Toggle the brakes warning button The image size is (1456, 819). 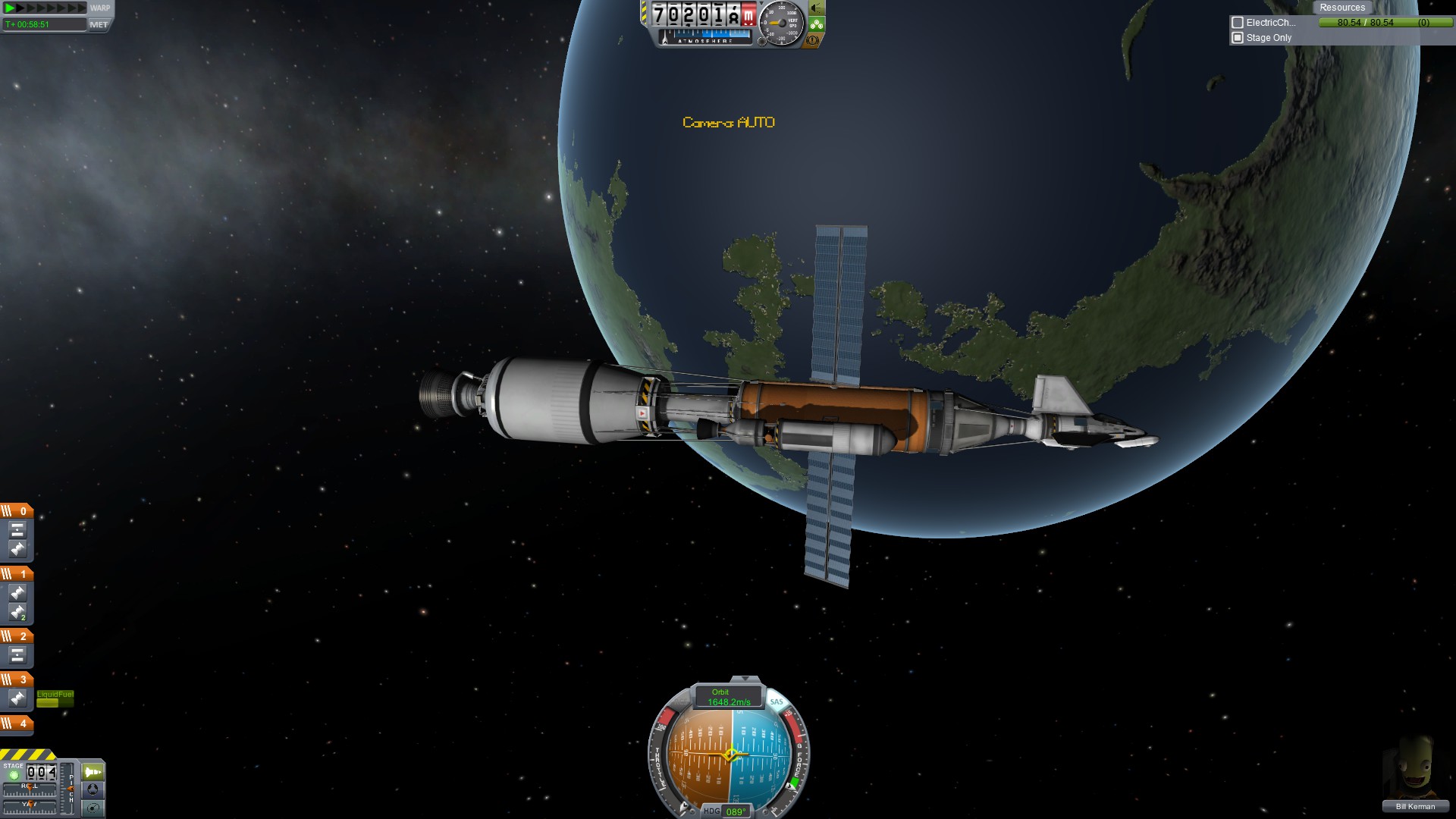tap(813, 40)
